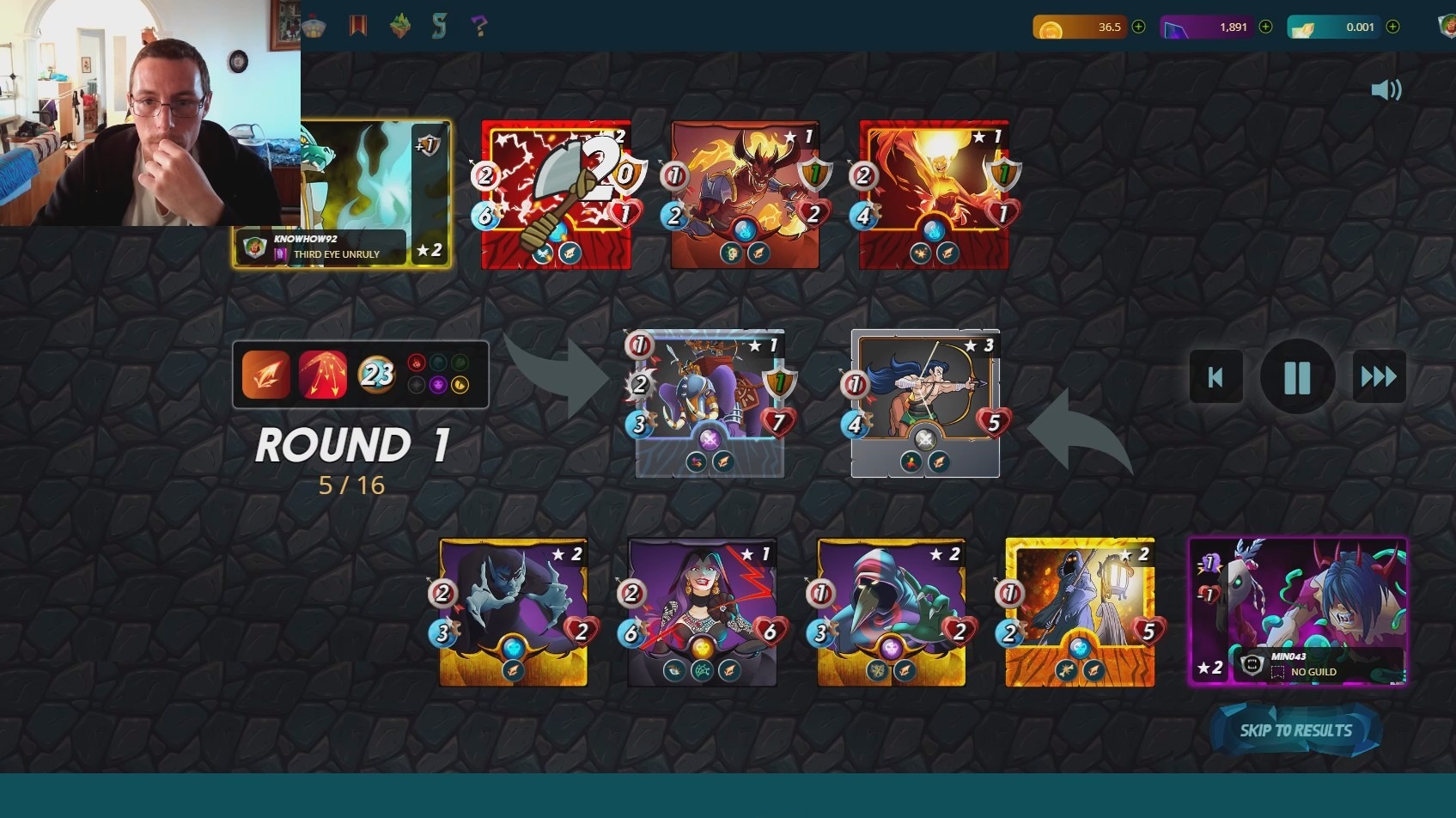1456x818 pixels.
Task: Restart replay from the beginning
Action: [x=1215, y=376]
